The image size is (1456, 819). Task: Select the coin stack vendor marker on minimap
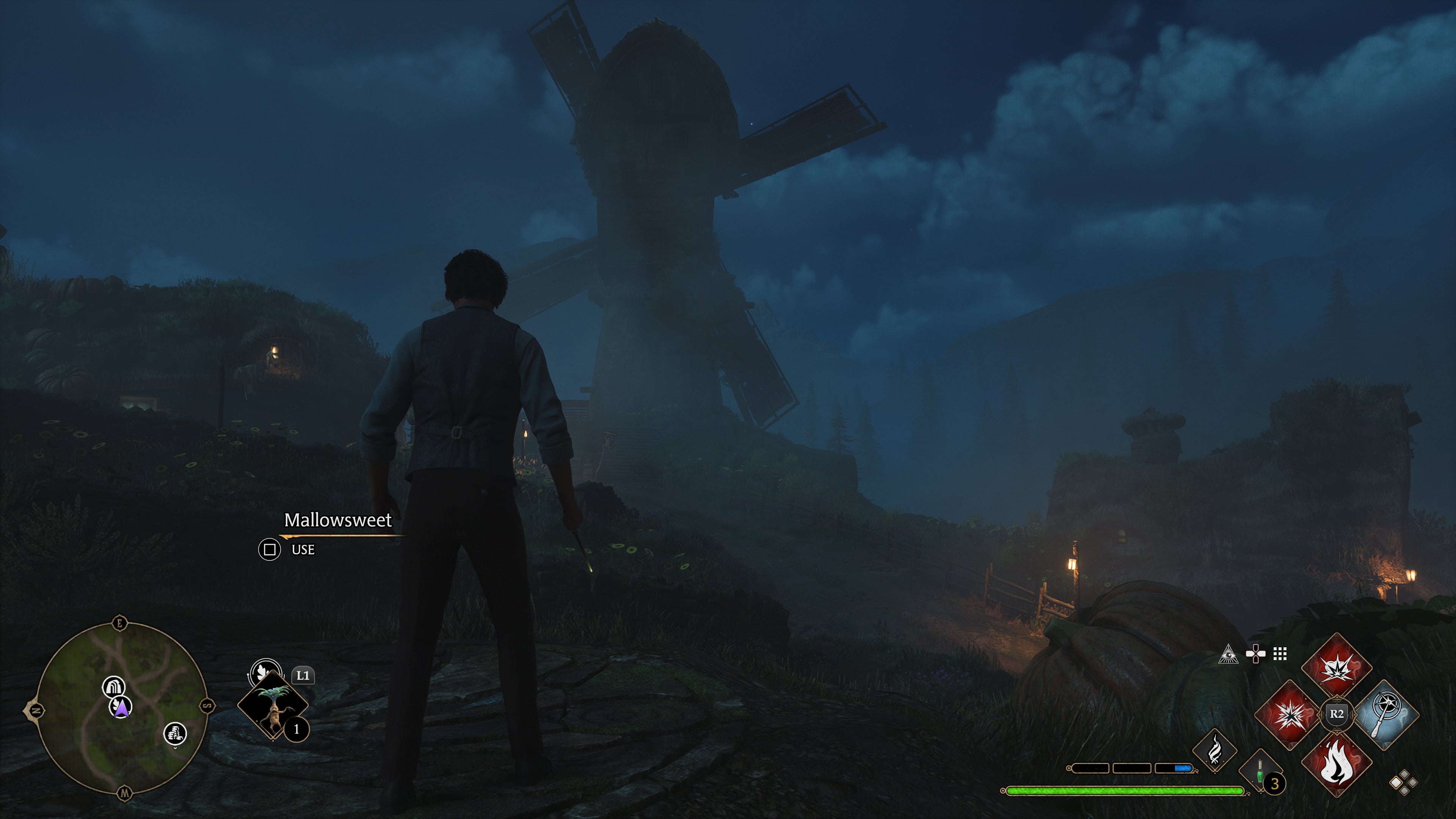tap(175, 734)
